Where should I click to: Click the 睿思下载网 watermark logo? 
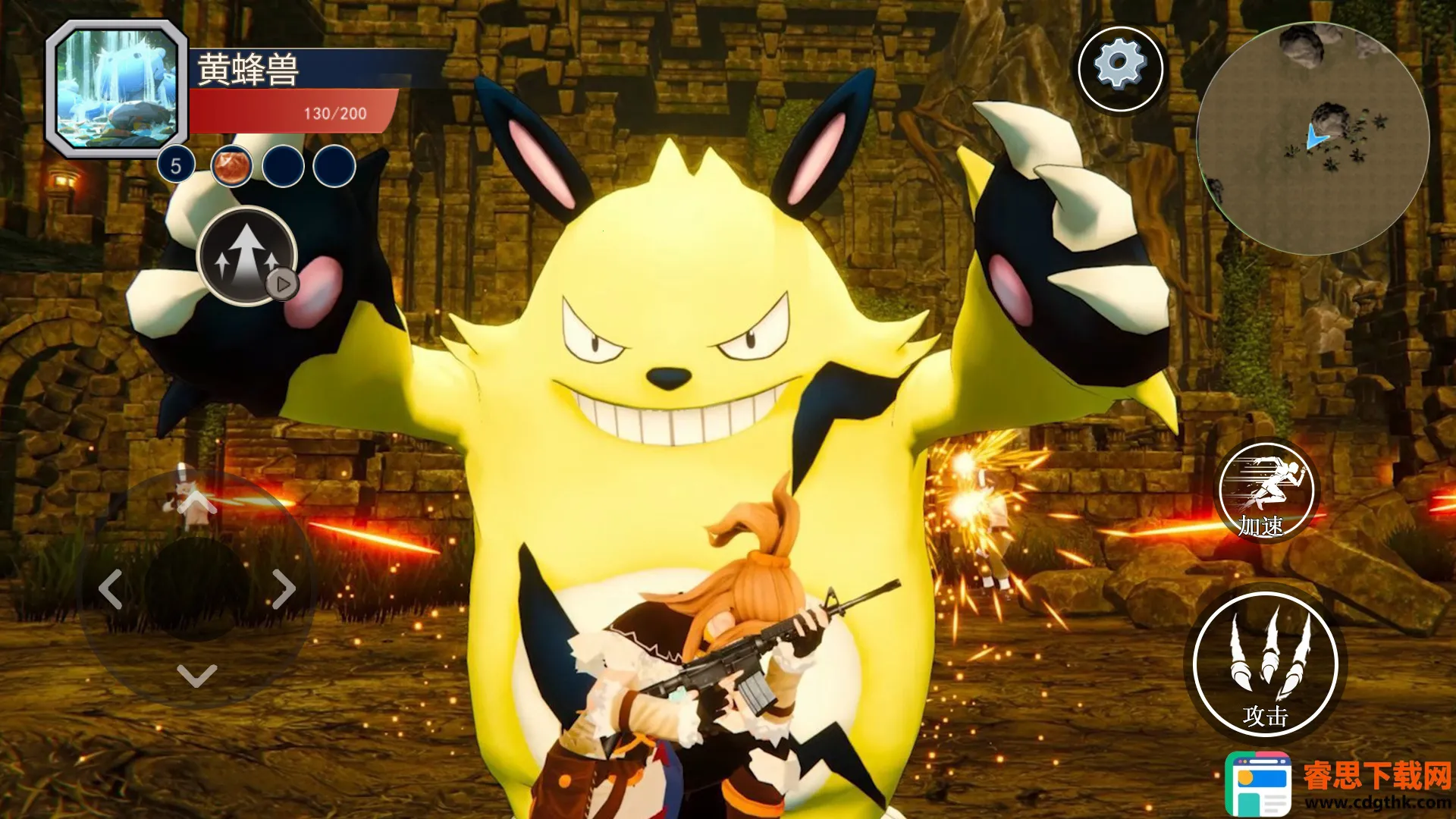point(1338,783)
